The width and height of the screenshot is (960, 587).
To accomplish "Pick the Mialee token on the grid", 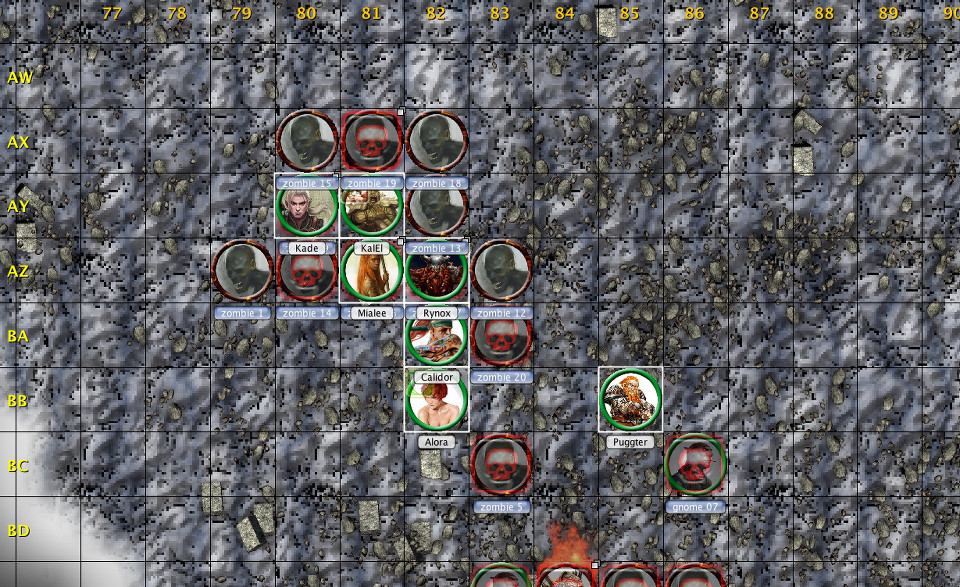I will 372,271.
